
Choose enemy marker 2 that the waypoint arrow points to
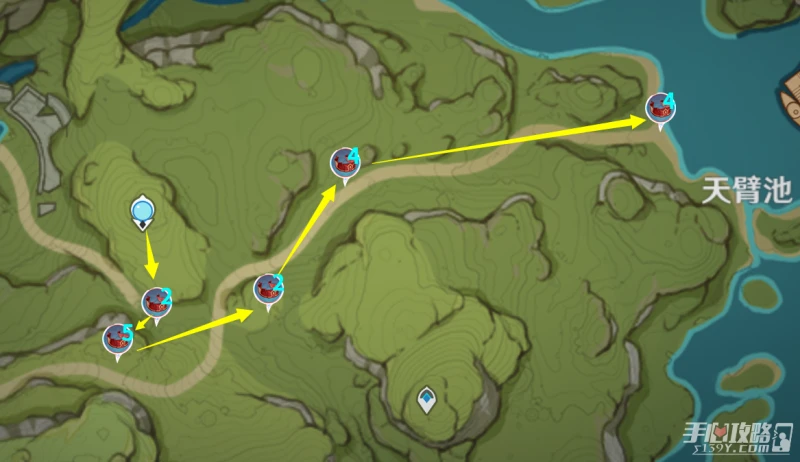pyautogui.click(x=157, y=301)
